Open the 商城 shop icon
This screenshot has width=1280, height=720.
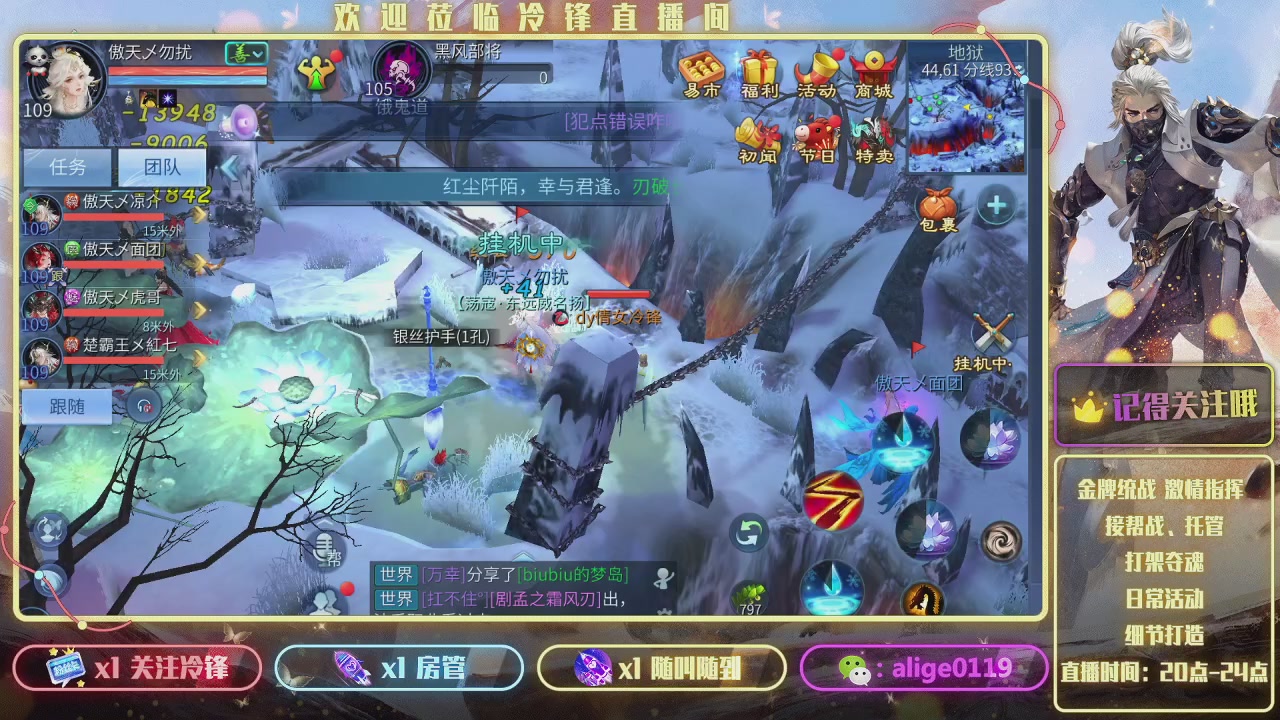coord(873,73)
